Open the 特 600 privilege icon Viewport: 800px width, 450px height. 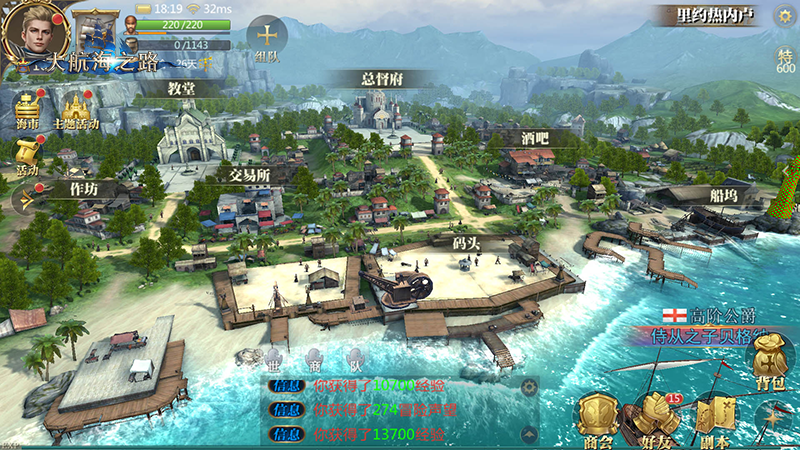(x=785, y=60)
